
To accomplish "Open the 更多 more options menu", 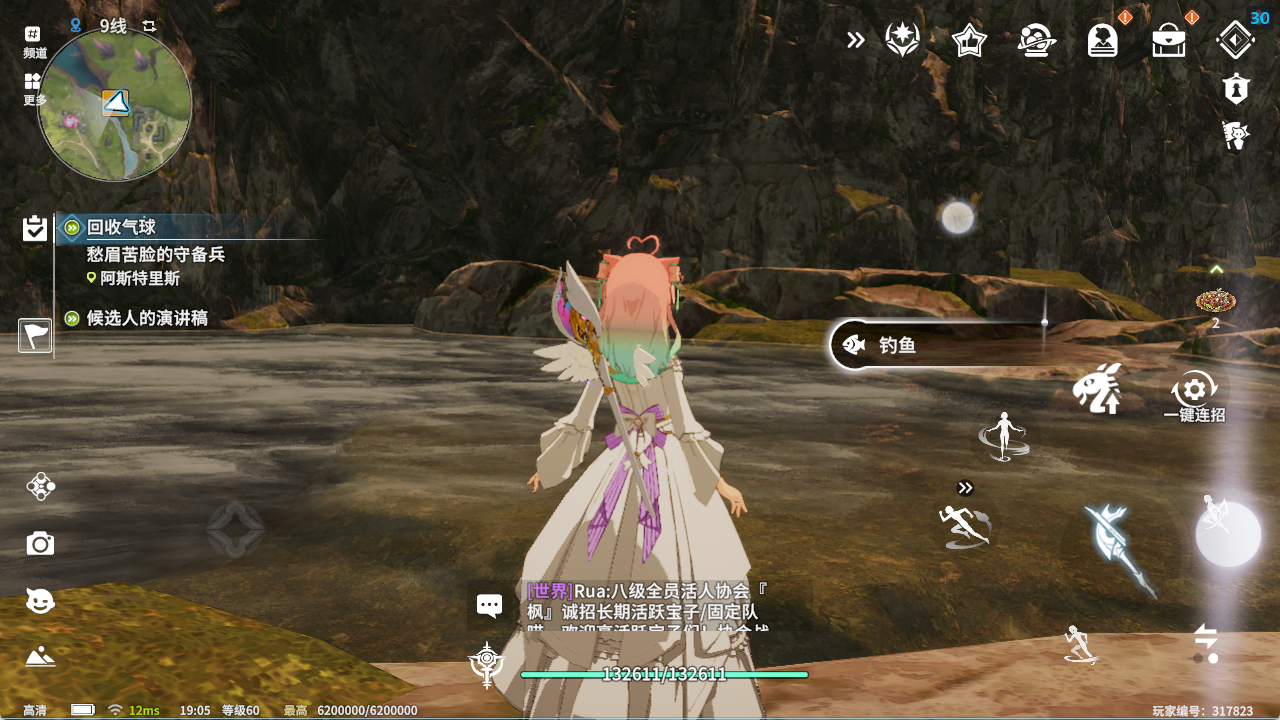I will 34,88.
